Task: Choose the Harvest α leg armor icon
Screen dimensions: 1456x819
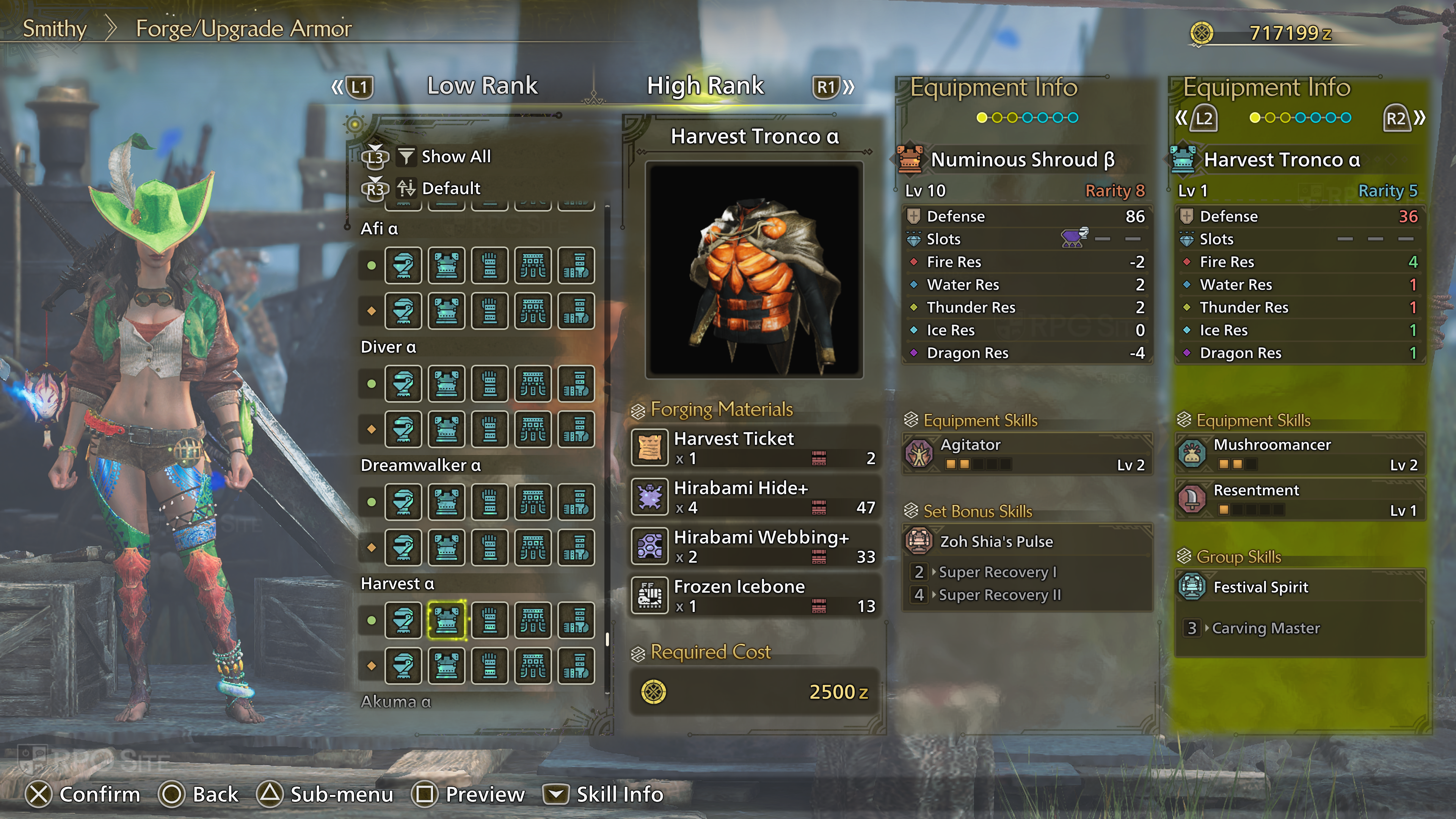Action: tap(576, 620)
